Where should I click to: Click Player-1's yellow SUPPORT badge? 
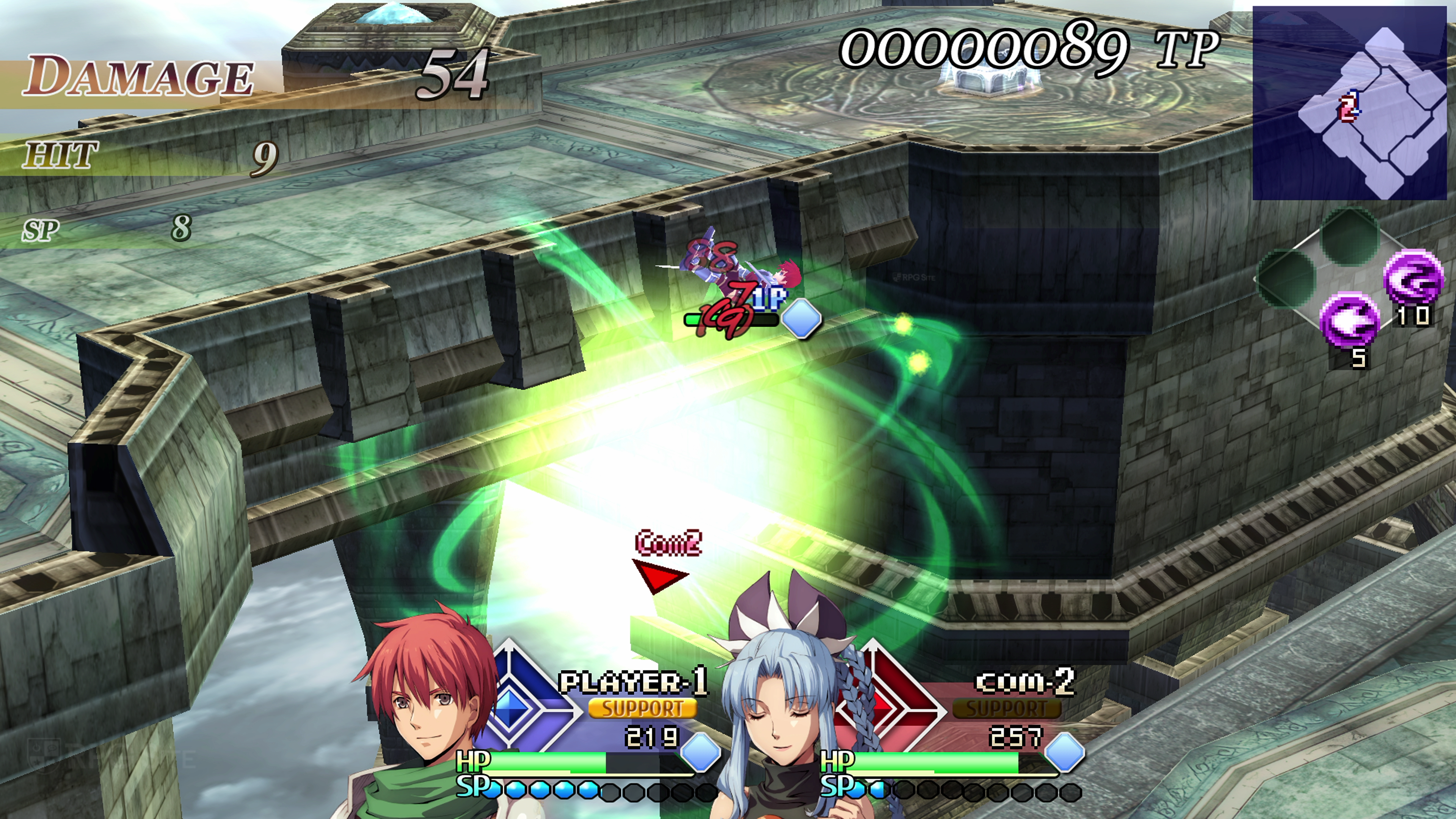[x=642, y=708]
